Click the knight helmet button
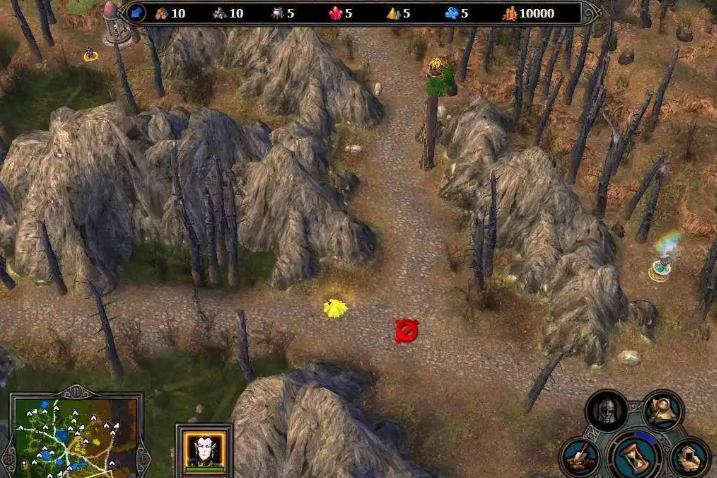Viewport: 717px width, 478px height. [x=606, y=410]
